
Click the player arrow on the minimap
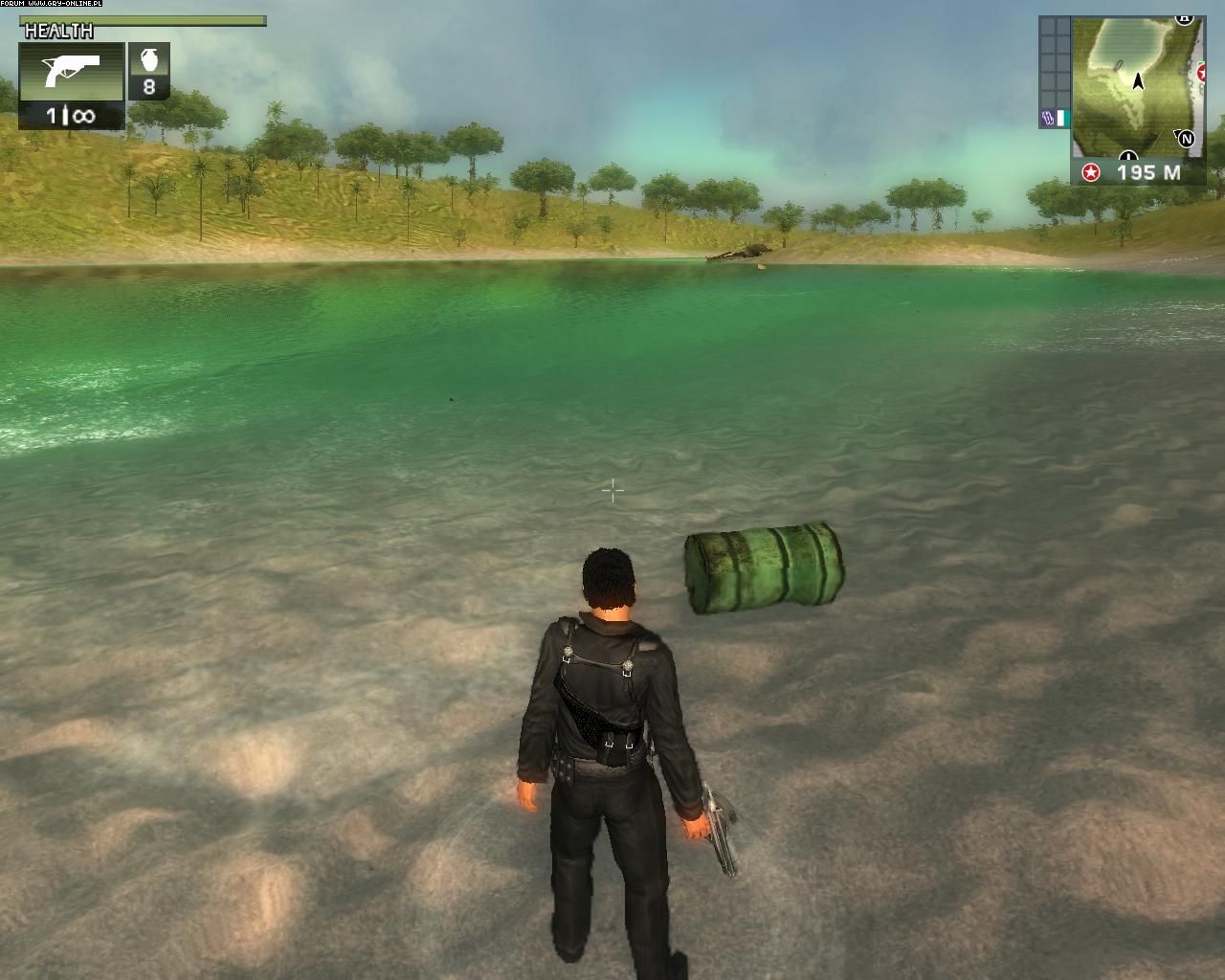pos(1138,81)
